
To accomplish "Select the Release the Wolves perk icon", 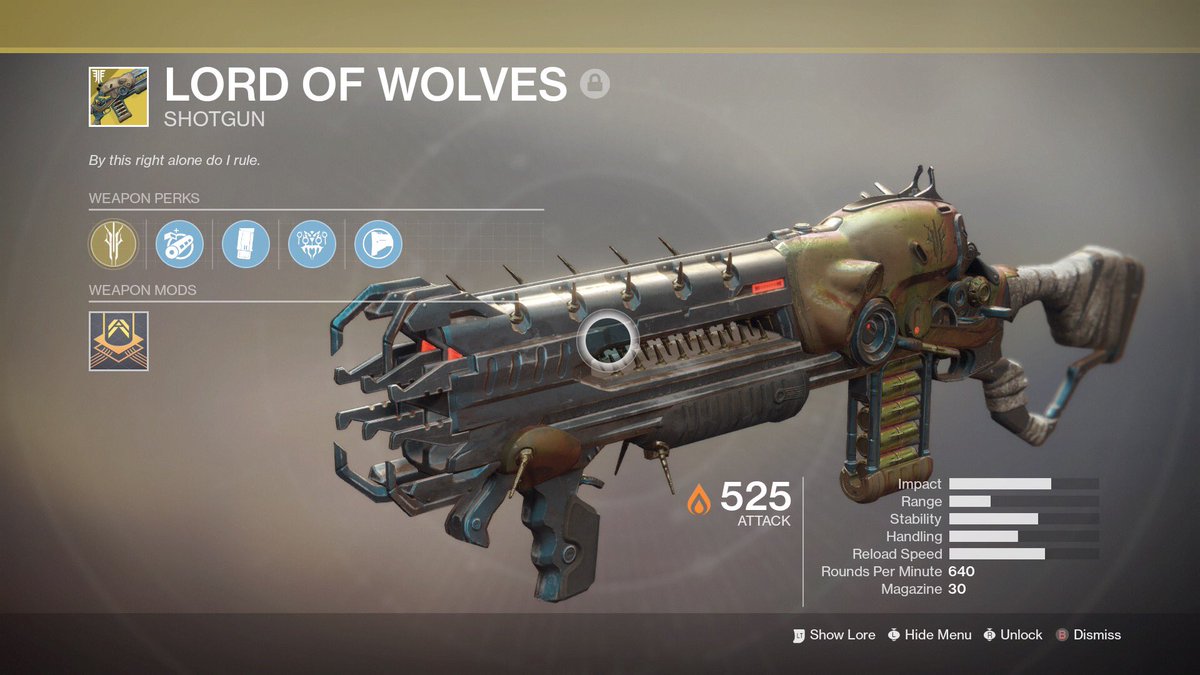I will click(312, 244).
